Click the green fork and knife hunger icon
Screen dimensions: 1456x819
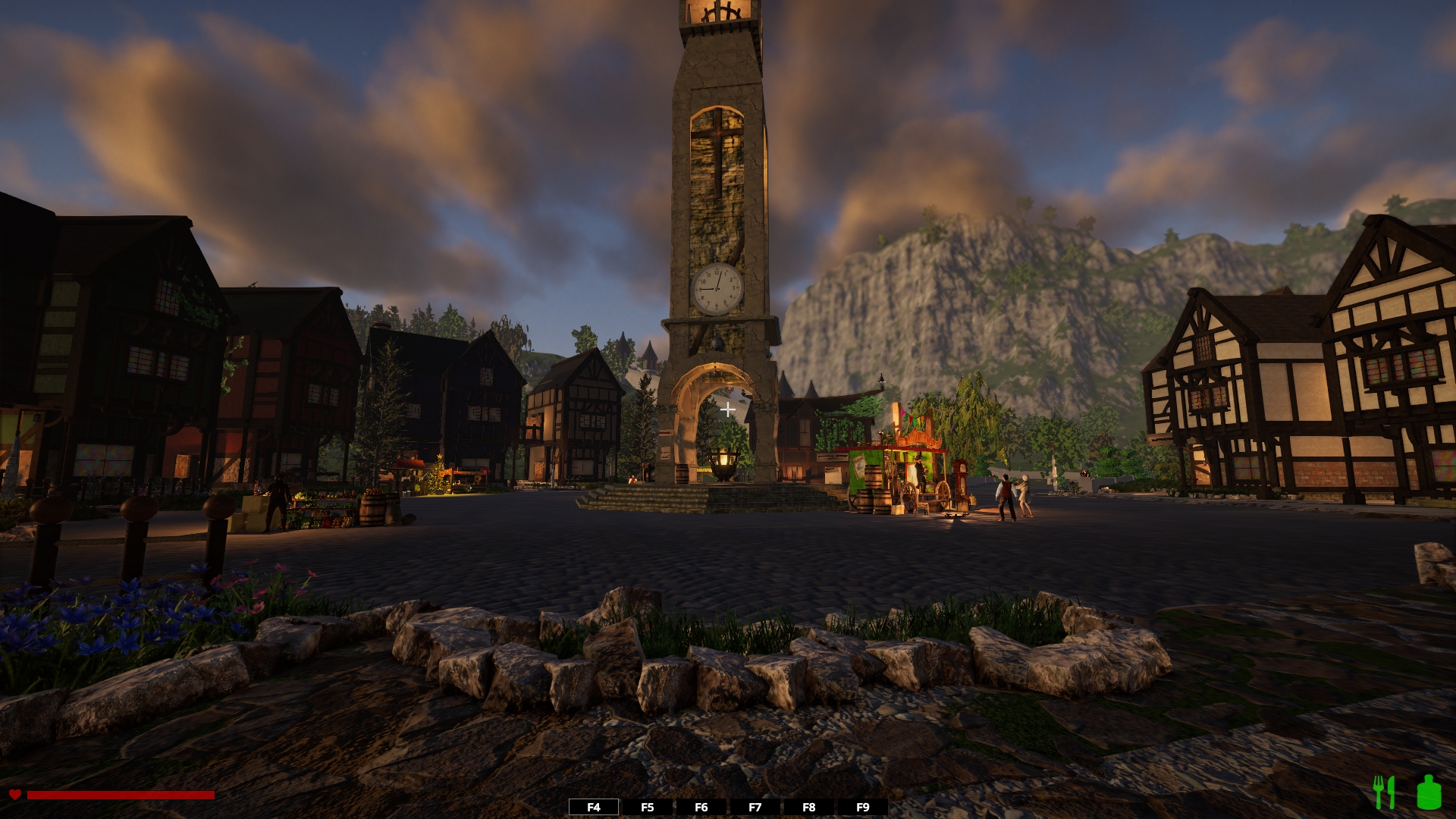point(1385,792)
